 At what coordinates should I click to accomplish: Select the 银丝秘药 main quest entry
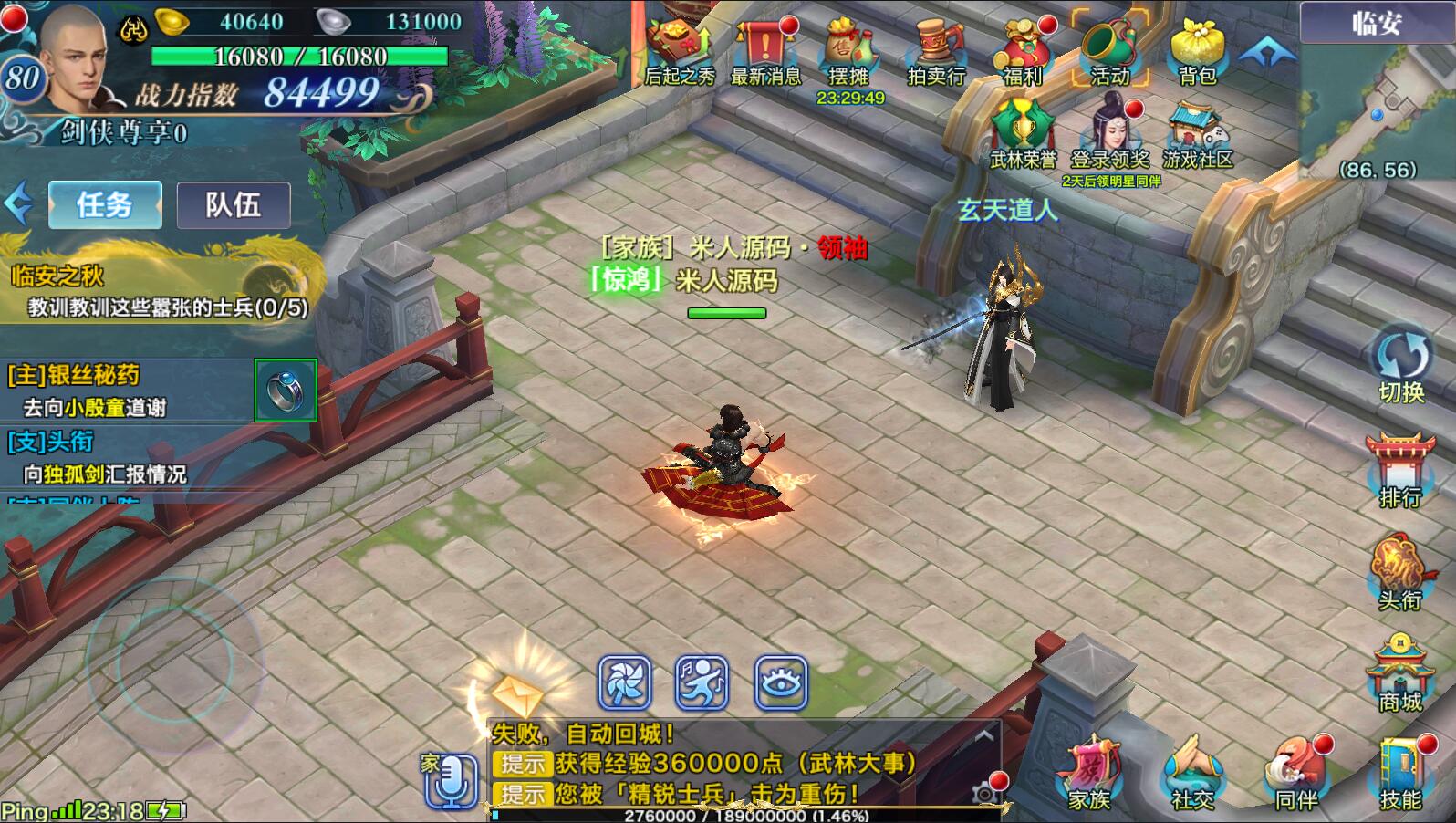(128, 390)
